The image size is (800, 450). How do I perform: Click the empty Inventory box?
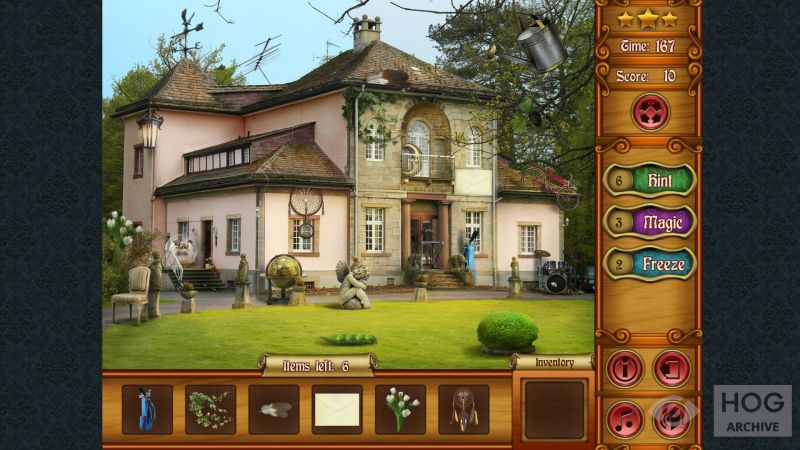554,409
